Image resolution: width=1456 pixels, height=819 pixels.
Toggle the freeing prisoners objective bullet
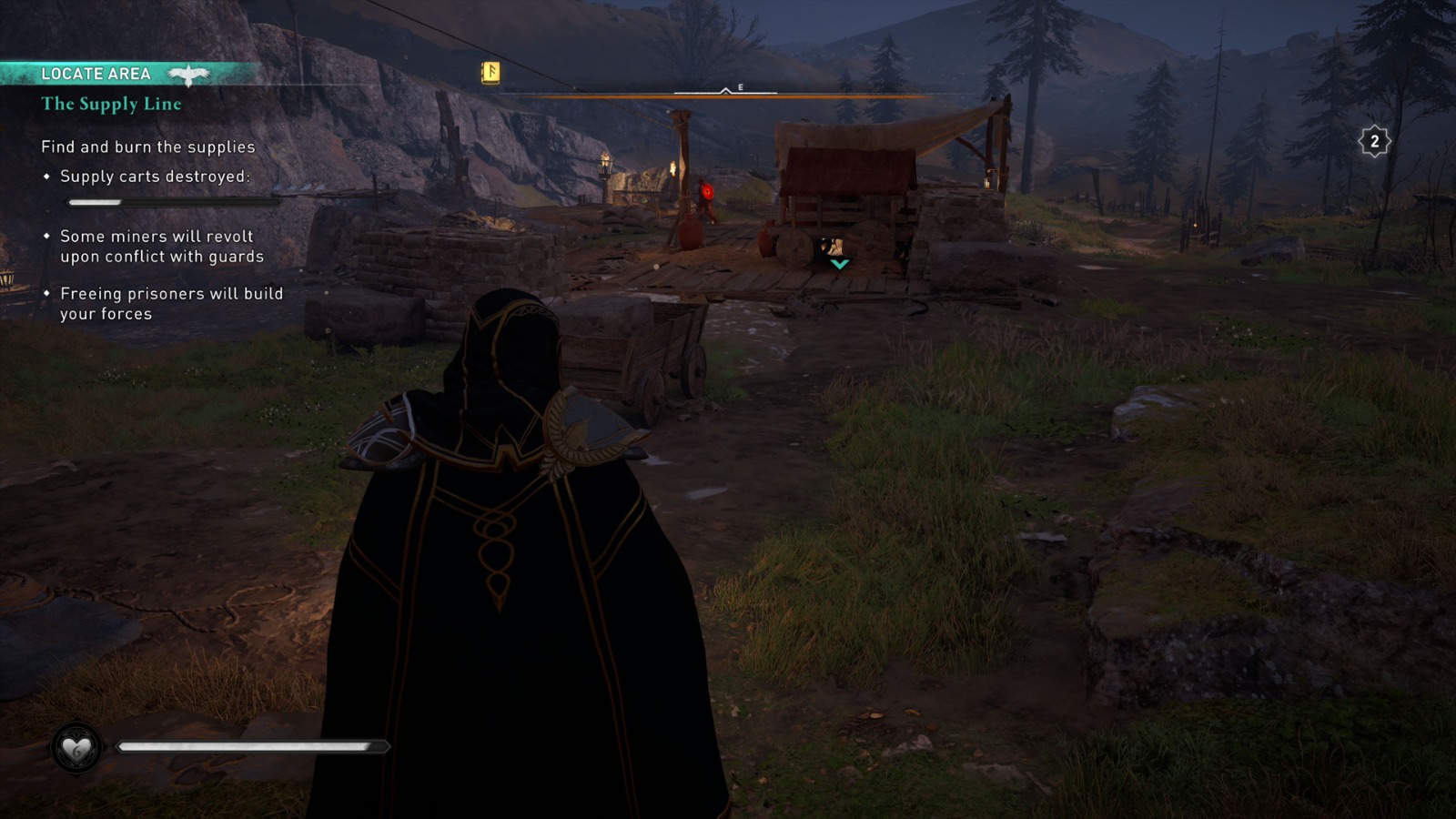[x=45, y=293]
